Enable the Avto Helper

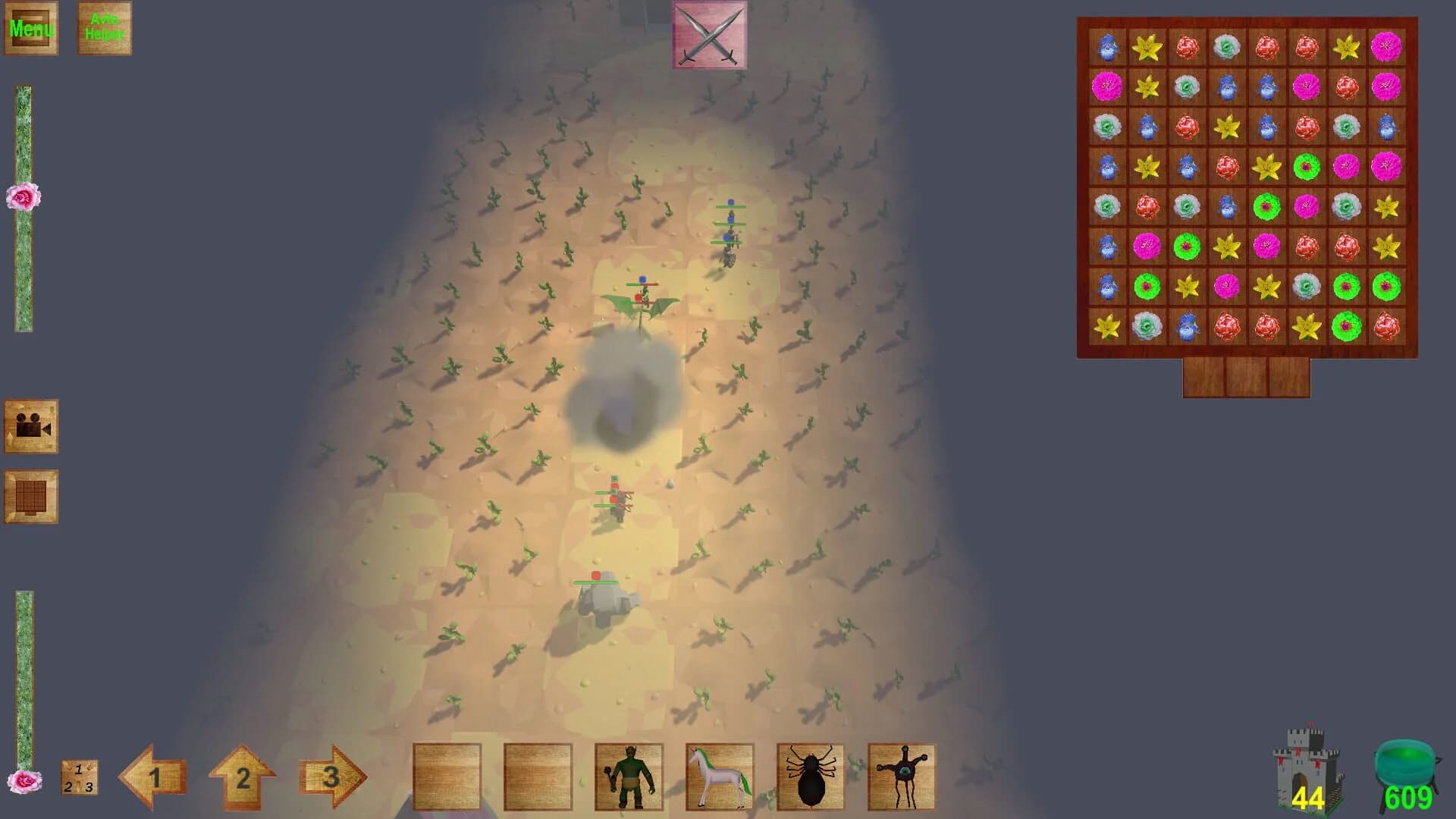[104, 28]
